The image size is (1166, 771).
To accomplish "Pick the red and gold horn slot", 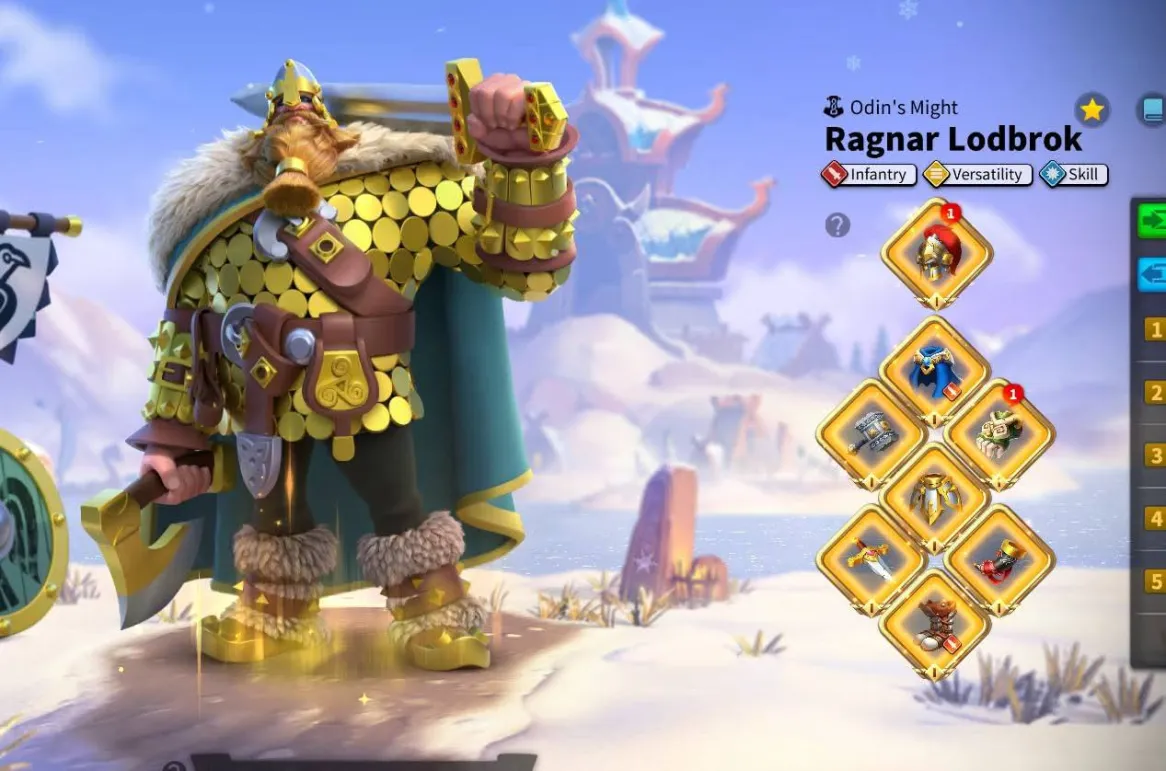I will pos(999,561).
